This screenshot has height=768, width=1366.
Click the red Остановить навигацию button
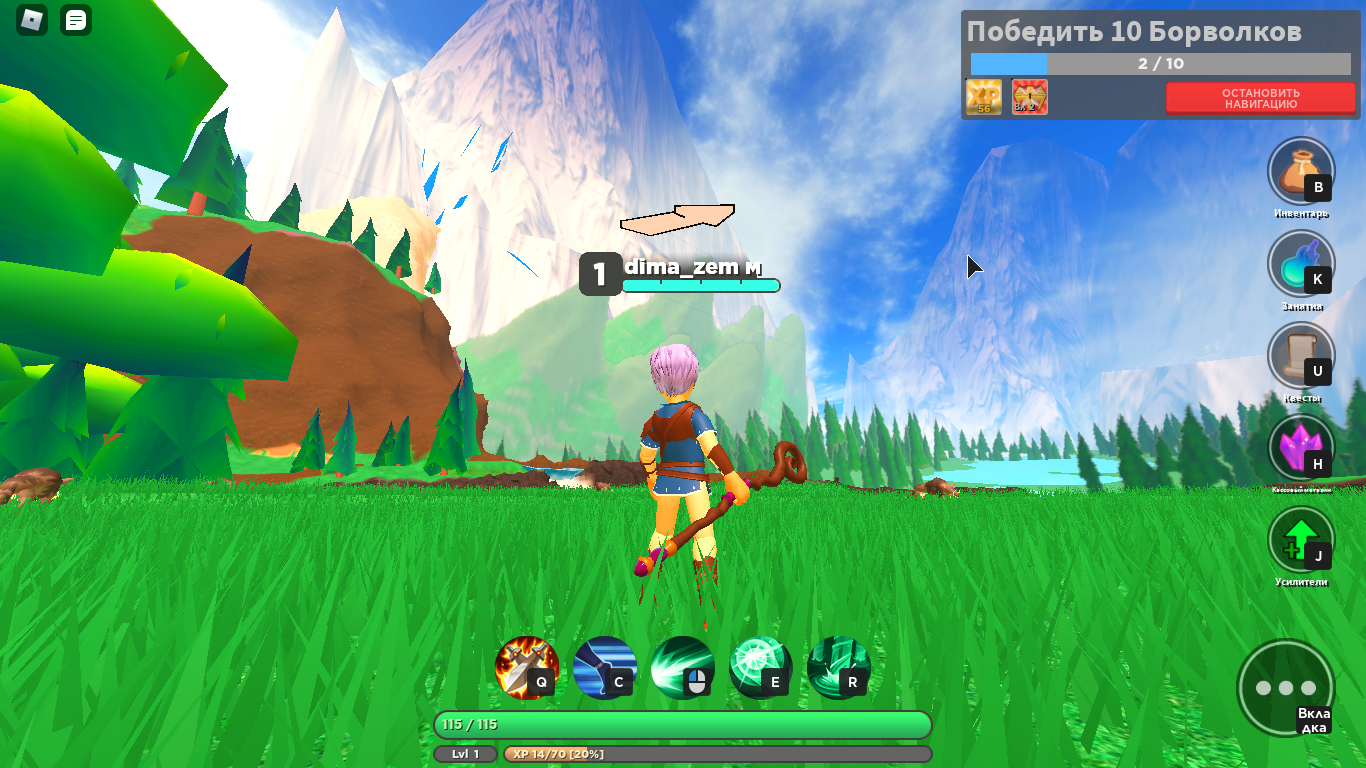[1259, 97]
